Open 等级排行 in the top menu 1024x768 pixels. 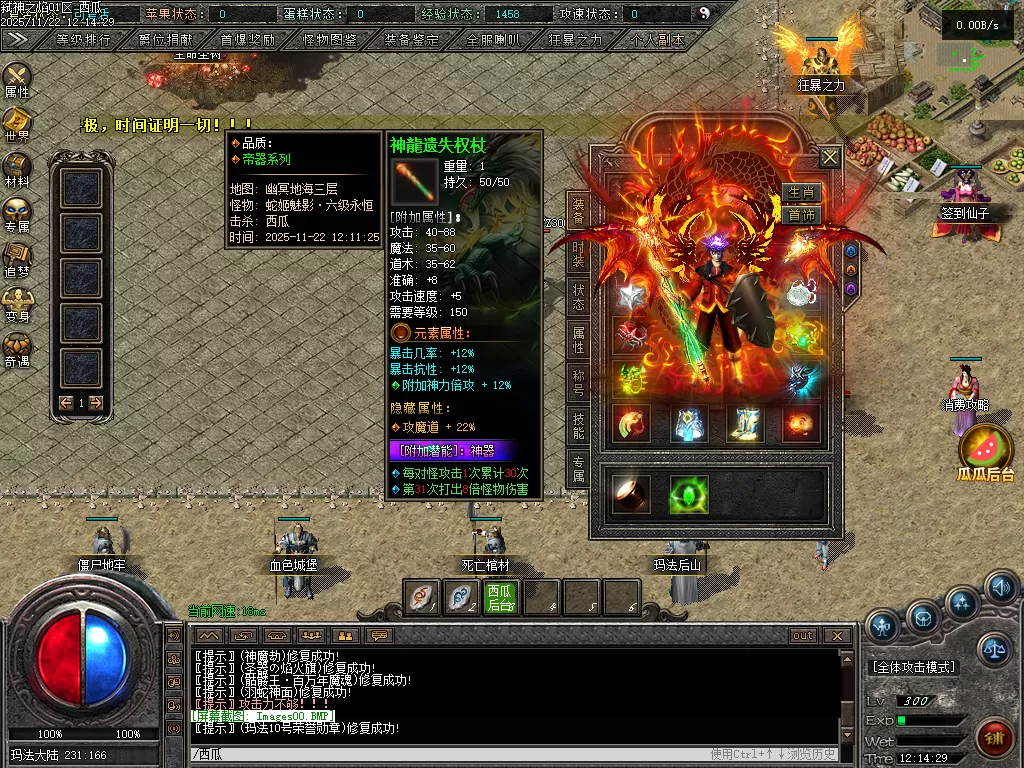[82, 40]
